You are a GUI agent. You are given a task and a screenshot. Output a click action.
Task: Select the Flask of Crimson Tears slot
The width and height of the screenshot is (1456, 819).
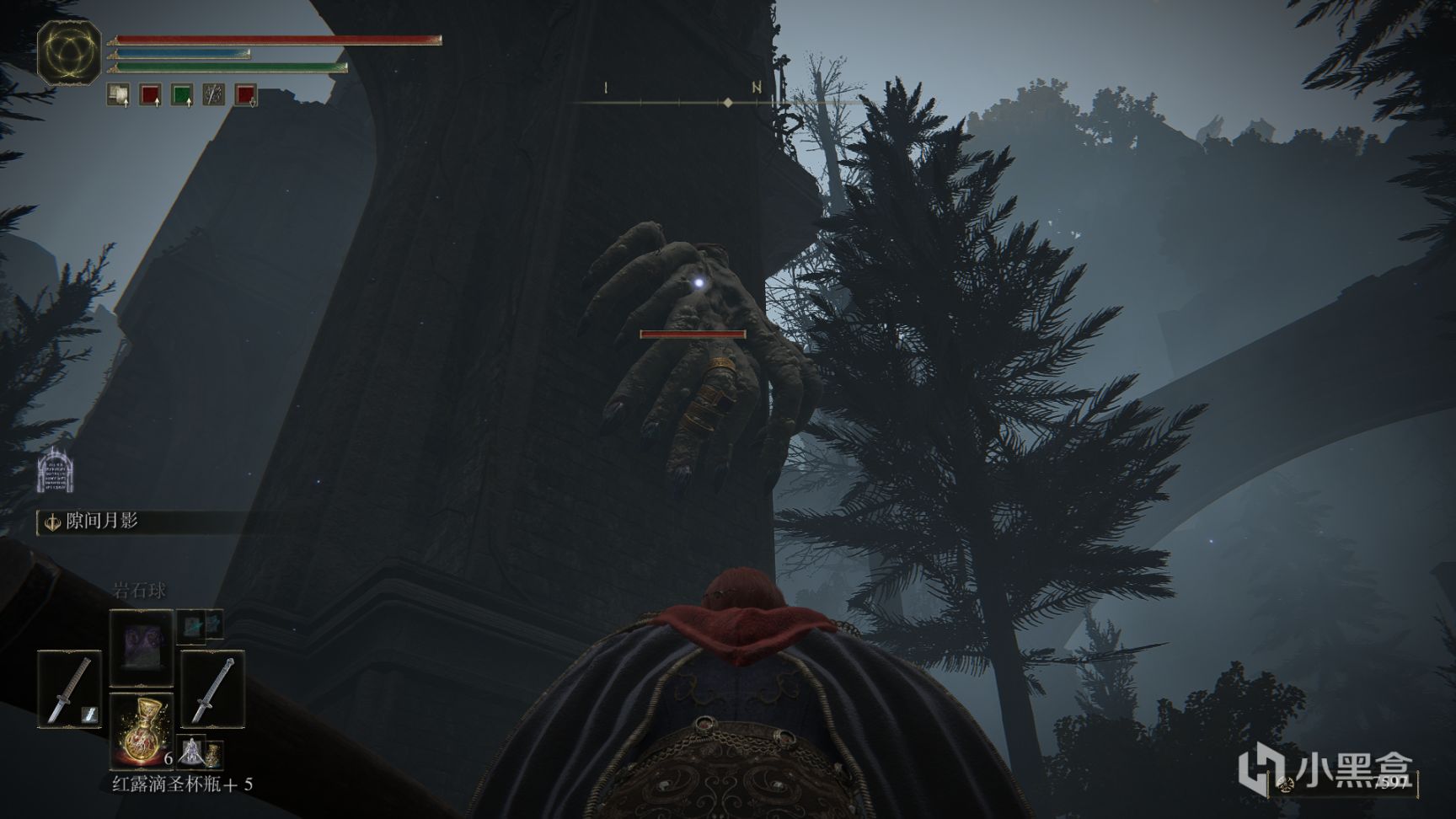(x=141, y=730)
